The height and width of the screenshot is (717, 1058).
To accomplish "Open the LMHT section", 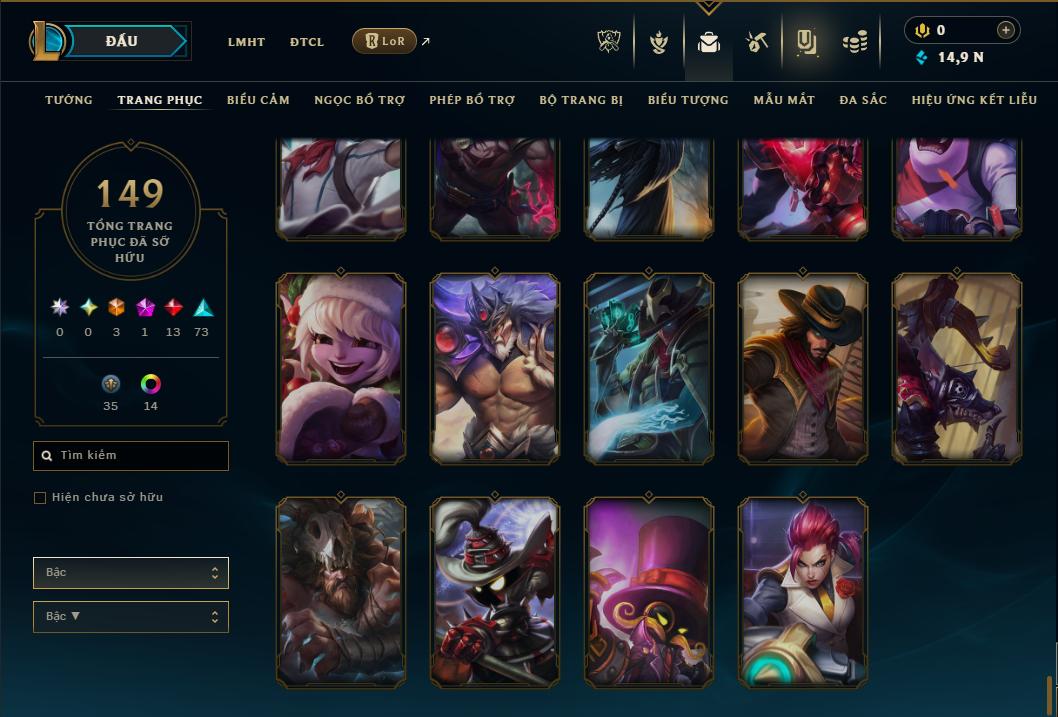I will point(246,42).
